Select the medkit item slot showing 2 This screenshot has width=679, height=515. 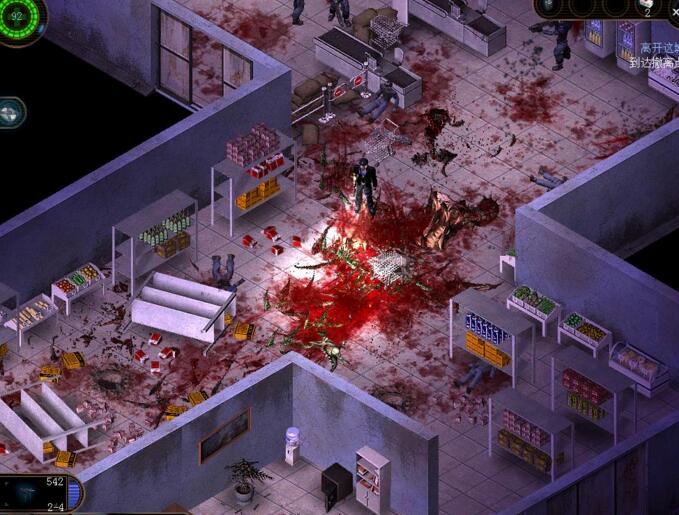click(649, 8)
